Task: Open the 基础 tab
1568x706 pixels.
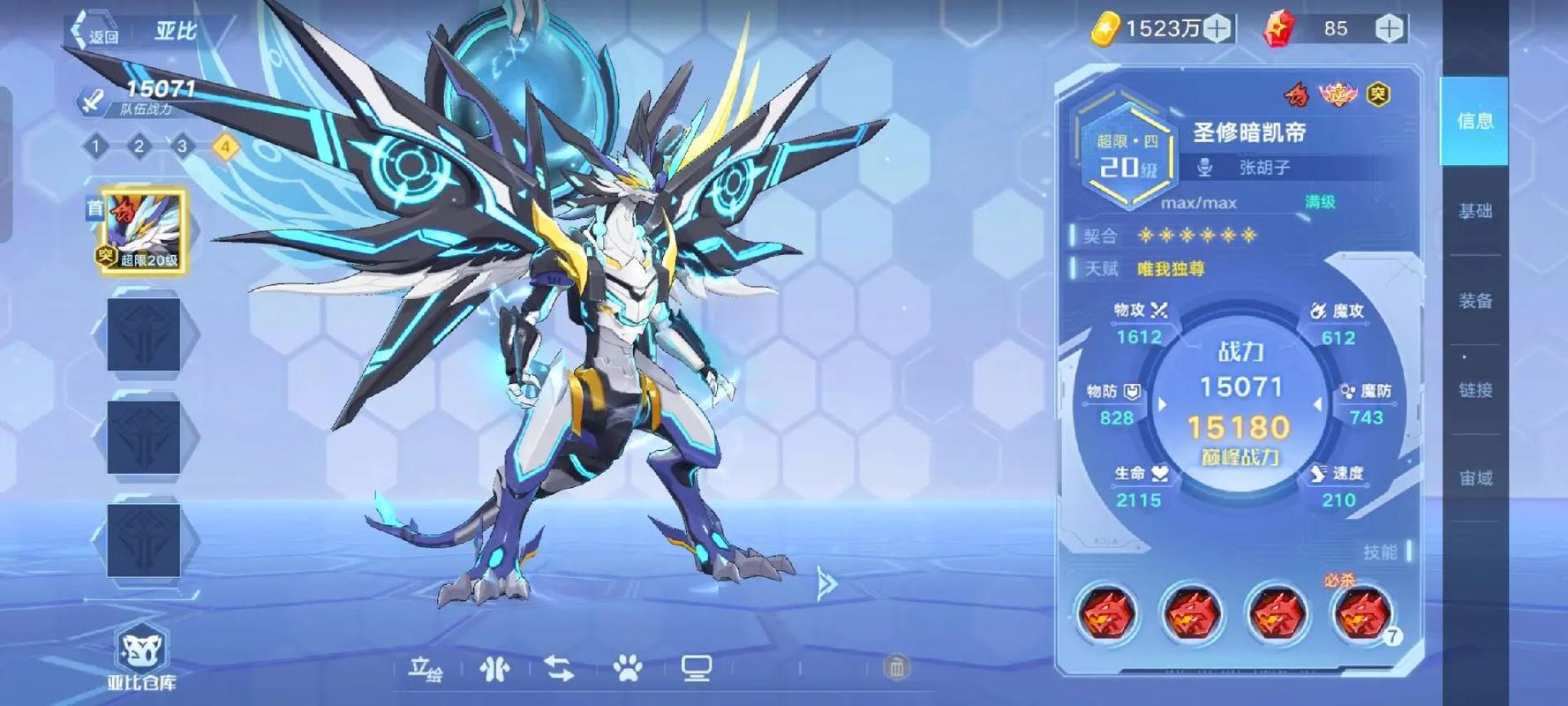Action: (1474, 211)
